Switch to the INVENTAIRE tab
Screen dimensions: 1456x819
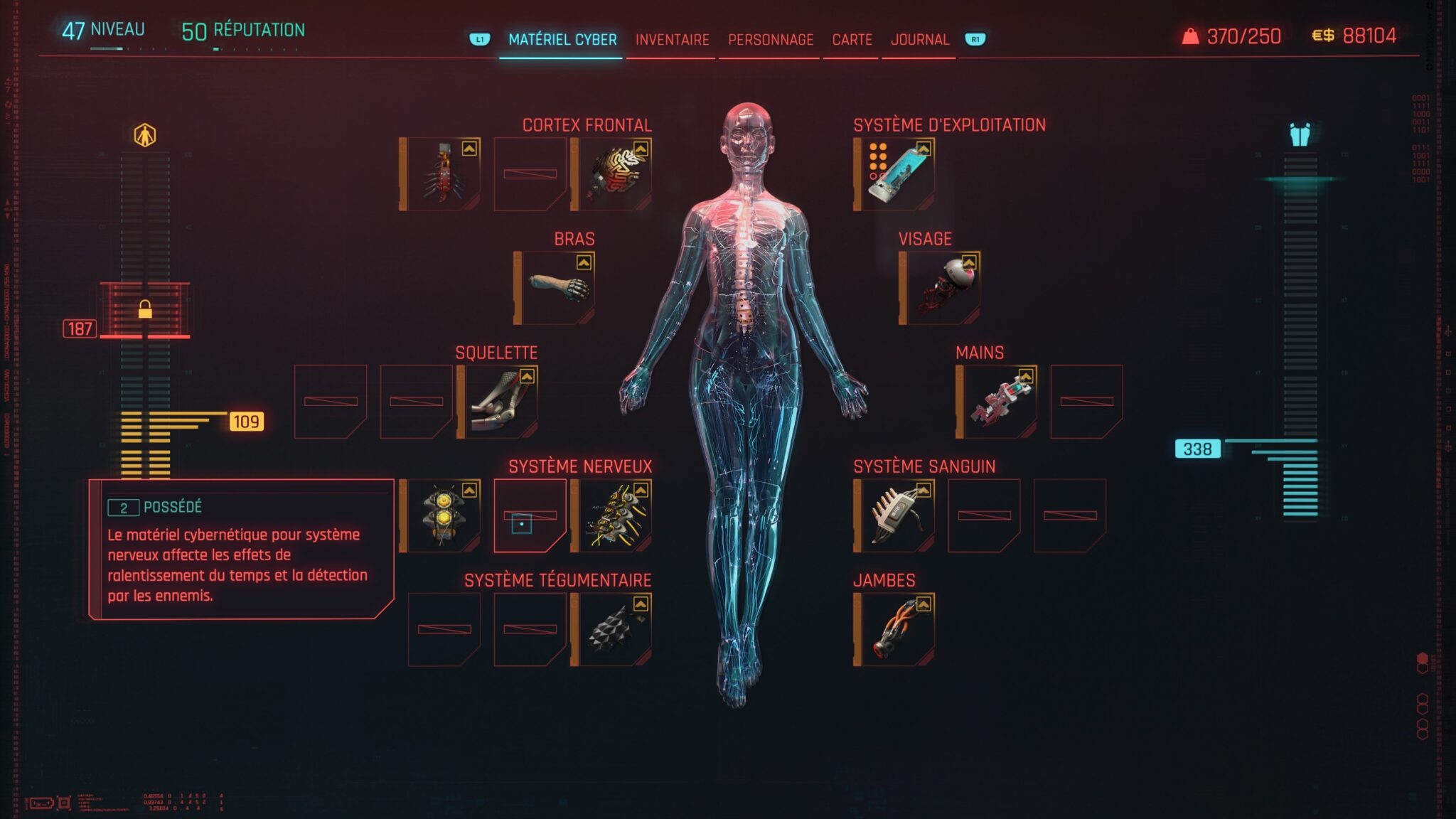671,41
